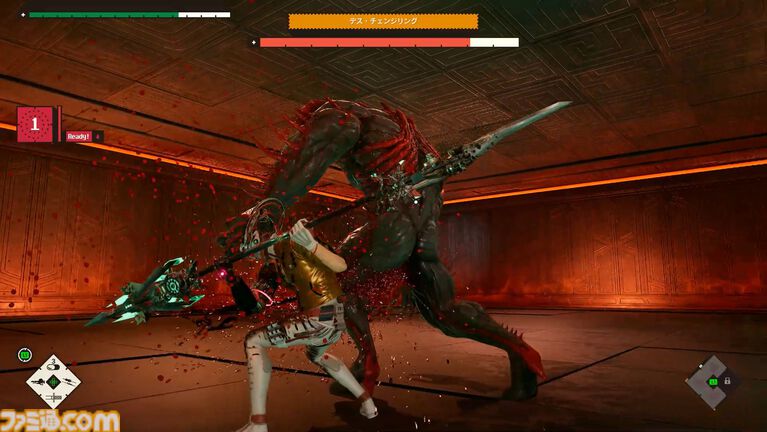Choose the sword slot in the item diamond
Screen dimensions: 767x432
click(52, 396)
